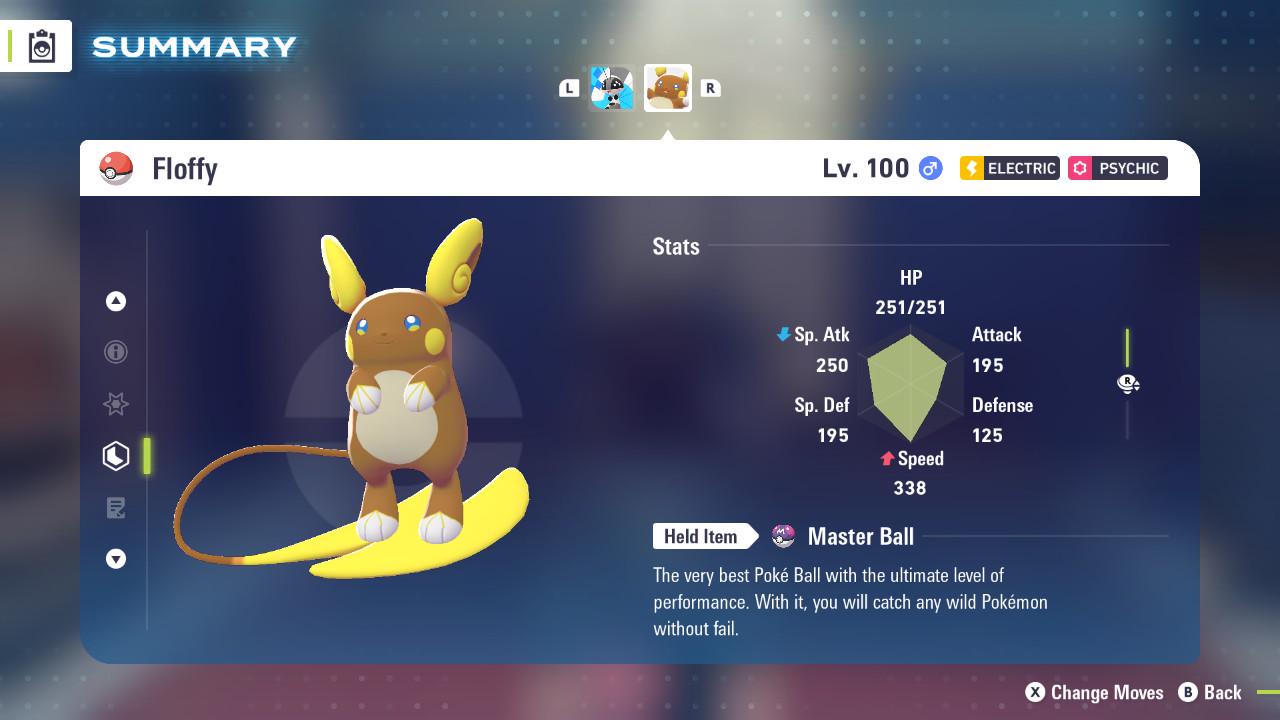Select the male gender symbol next to Lv. 100
The height and width of the screenshot is (720, 1280).
[928, 168]
